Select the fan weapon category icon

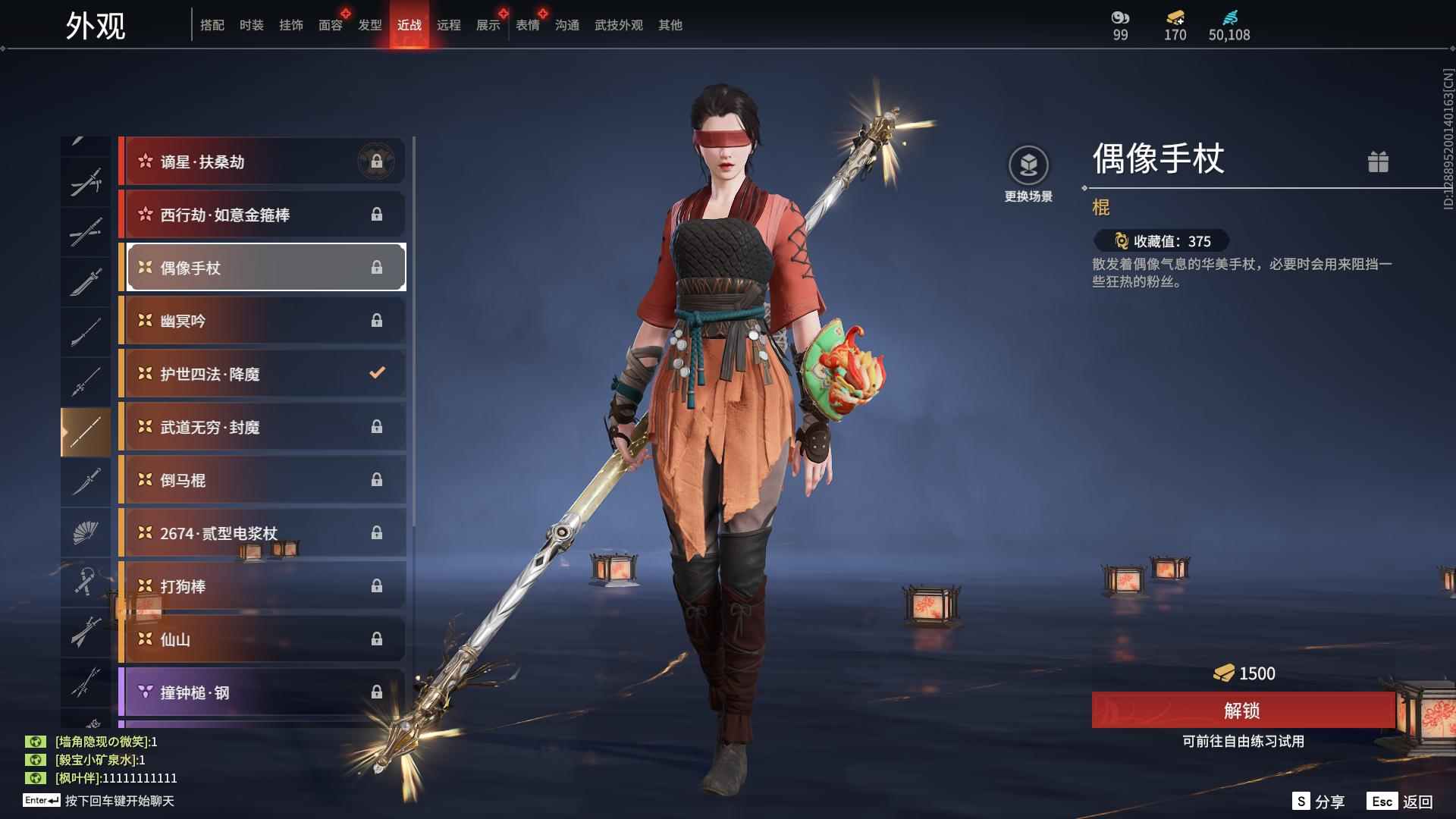(86, 532)
